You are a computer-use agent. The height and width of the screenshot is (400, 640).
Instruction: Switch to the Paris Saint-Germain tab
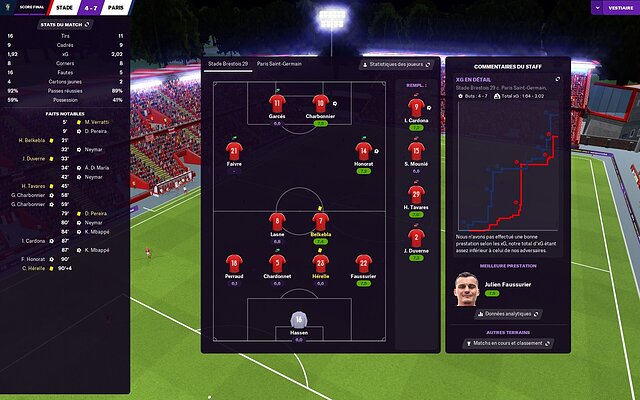(x=280, y=63)
